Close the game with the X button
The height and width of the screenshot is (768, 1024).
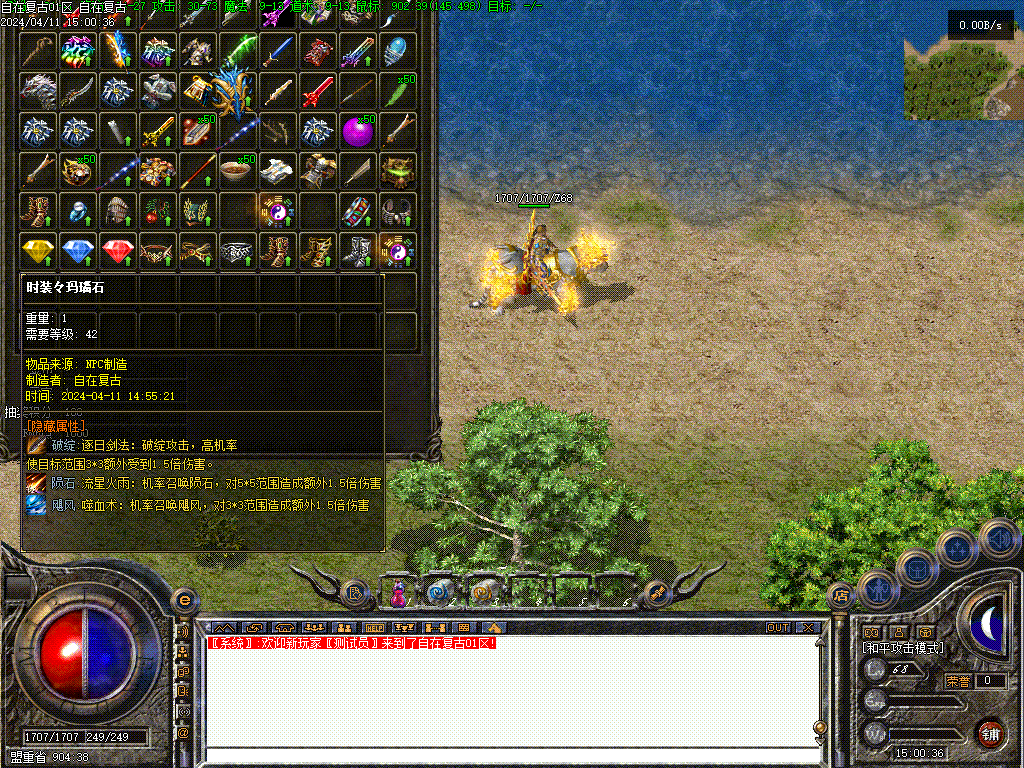(808, 628)
